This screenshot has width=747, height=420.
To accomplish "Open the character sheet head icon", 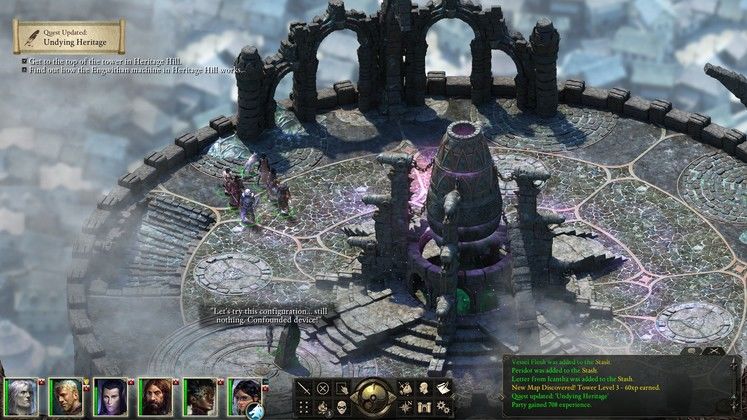I will coord(423,389).
